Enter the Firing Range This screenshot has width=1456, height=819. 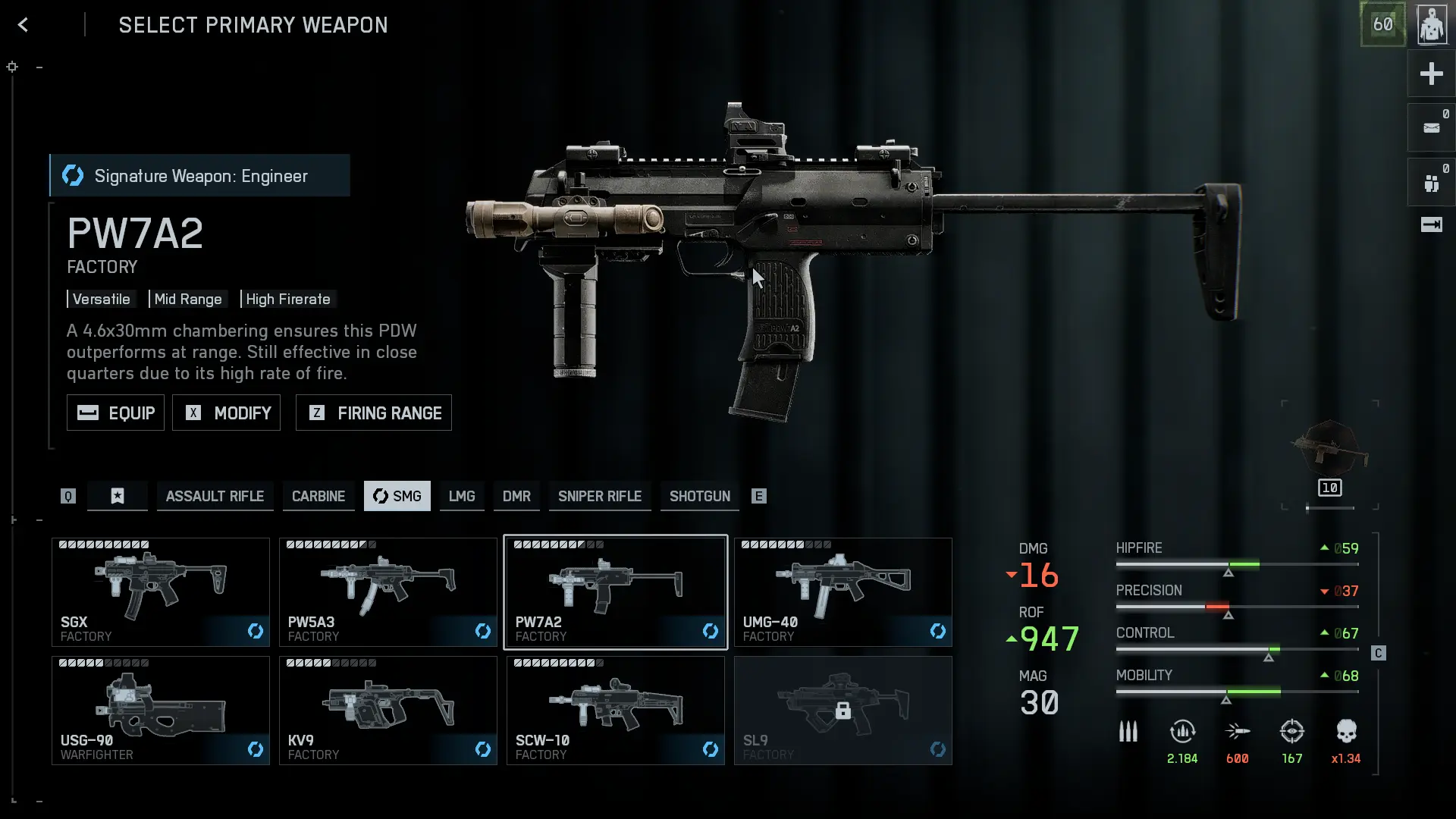point(373,413)
